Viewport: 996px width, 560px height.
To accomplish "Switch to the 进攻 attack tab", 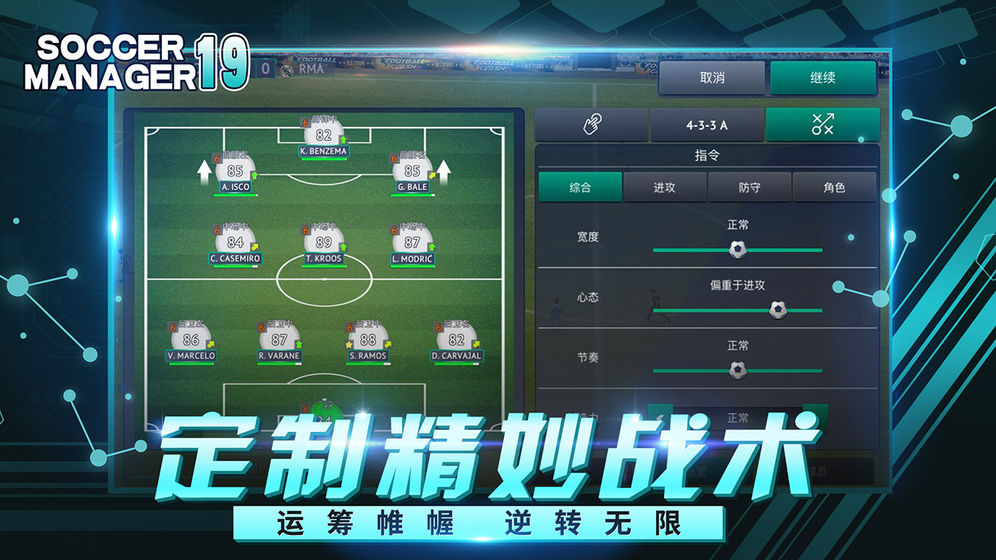I will (x=665, y=187).
